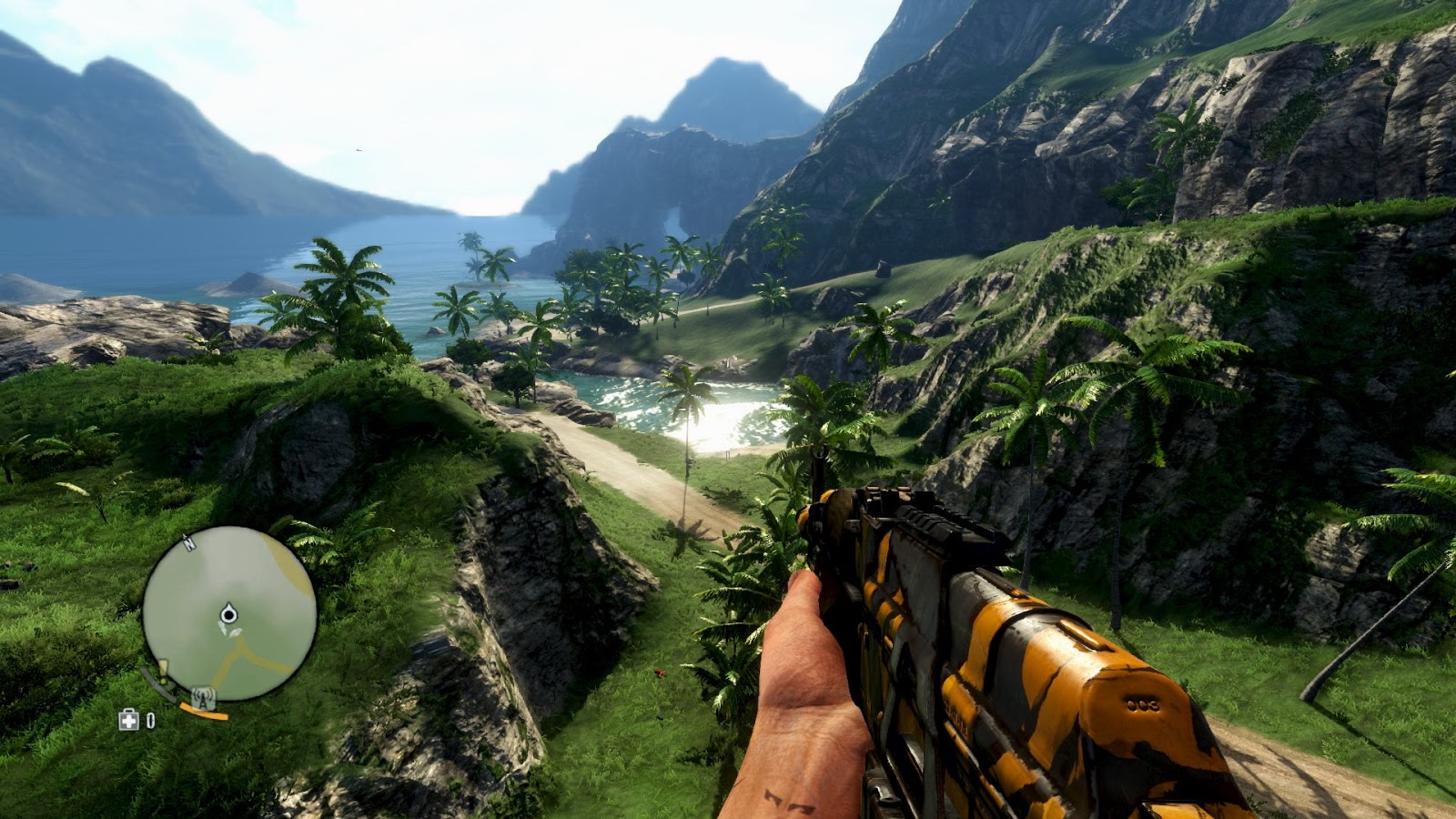Click the radio tower antenna icon on the minimap

click(x=202, y=696)
